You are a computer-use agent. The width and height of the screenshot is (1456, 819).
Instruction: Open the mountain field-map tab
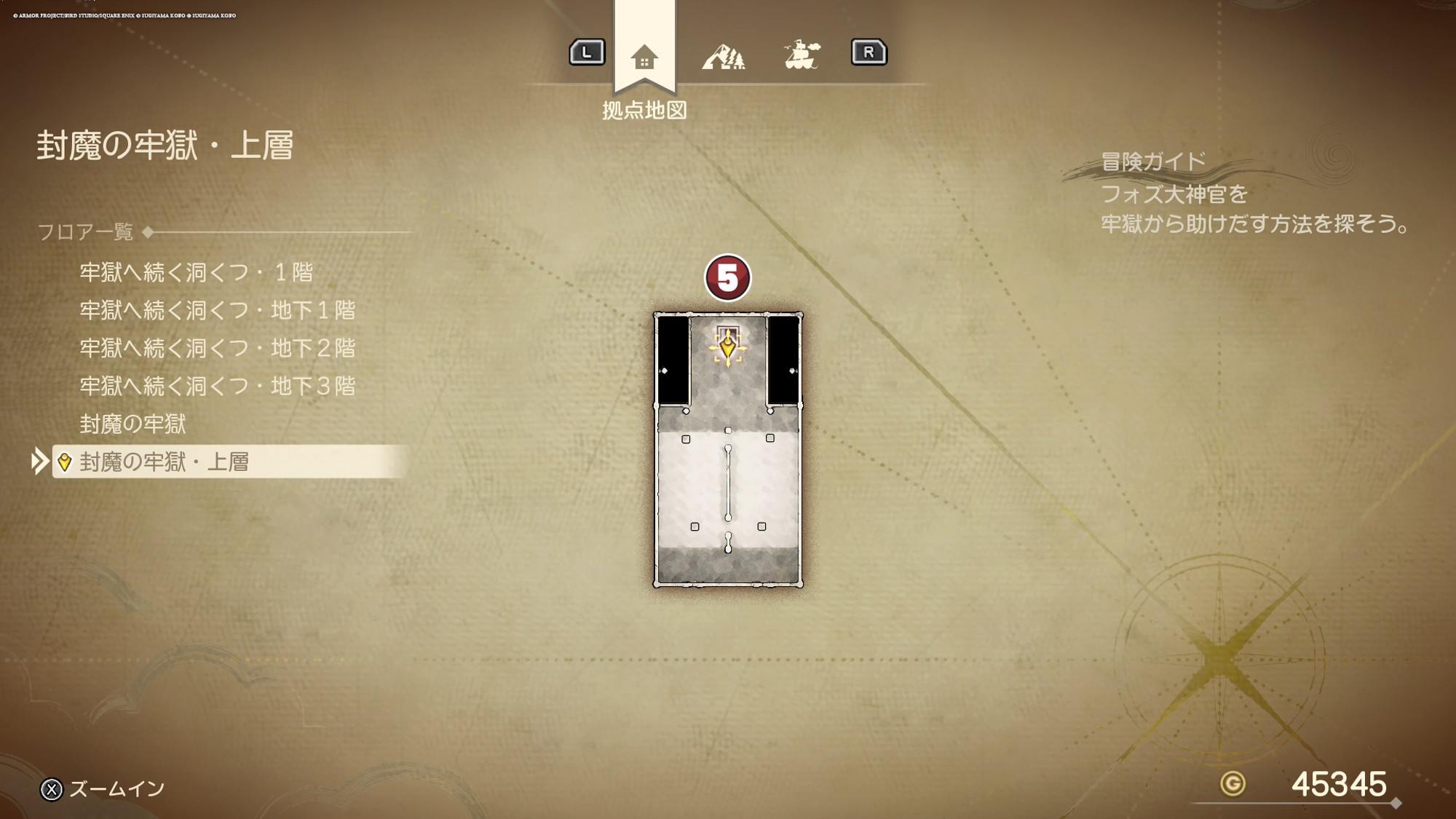pyautogui.click(x=723, y=56)
